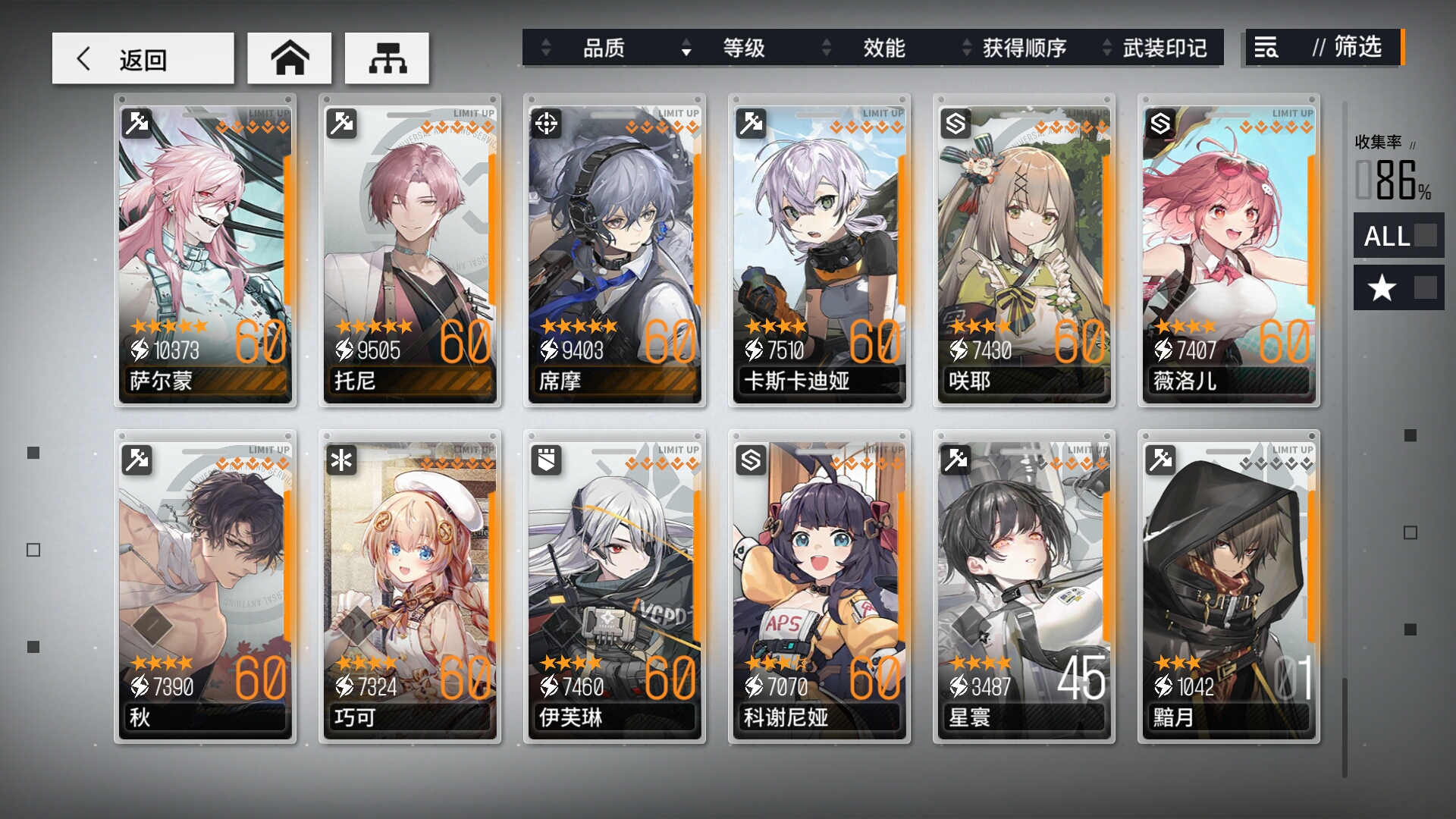Sort characters by 效能
1456x819 pixels.
(x=883, y=49)
